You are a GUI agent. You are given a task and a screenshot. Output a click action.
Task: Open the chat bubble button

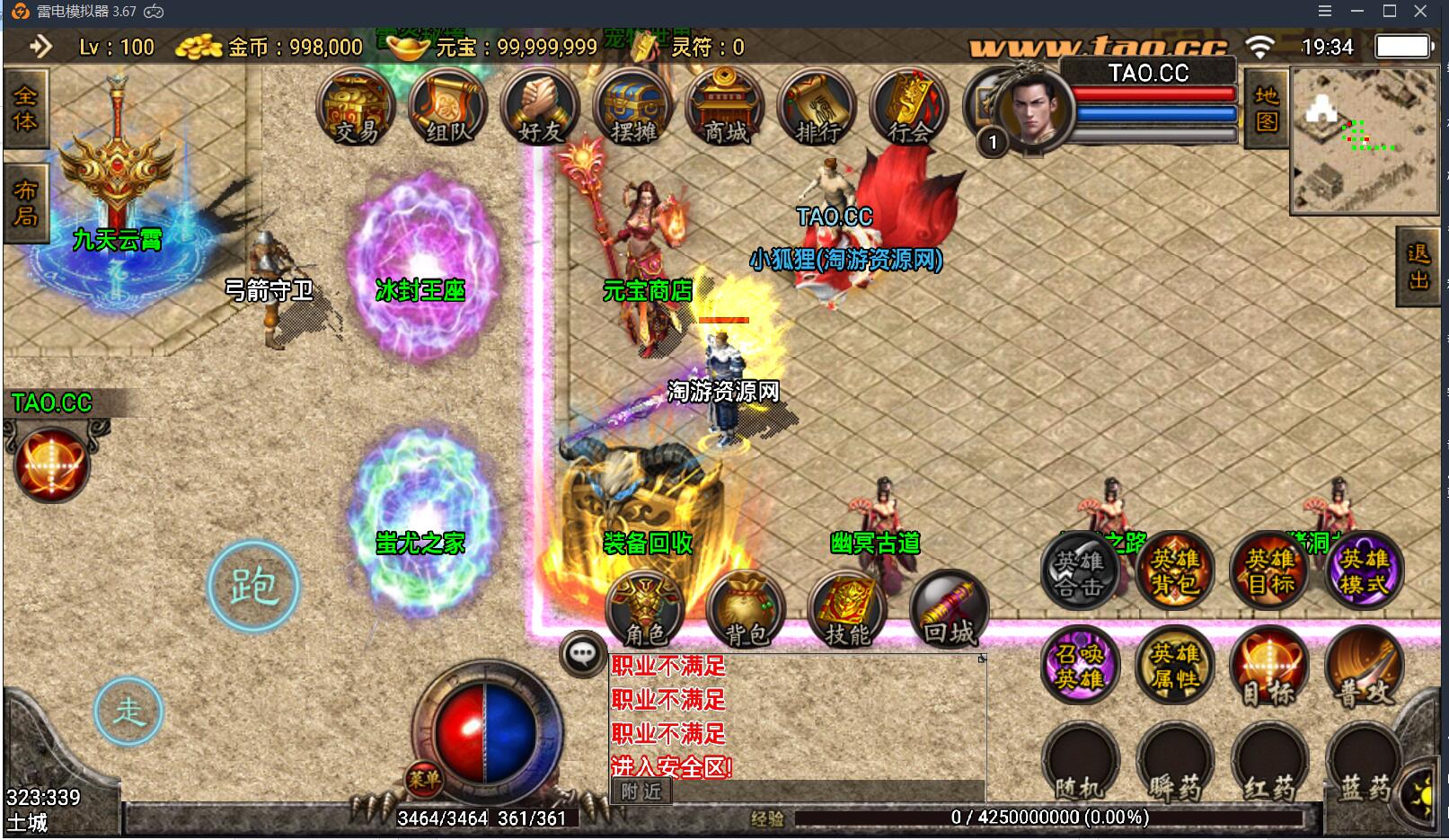pos(582,653)
